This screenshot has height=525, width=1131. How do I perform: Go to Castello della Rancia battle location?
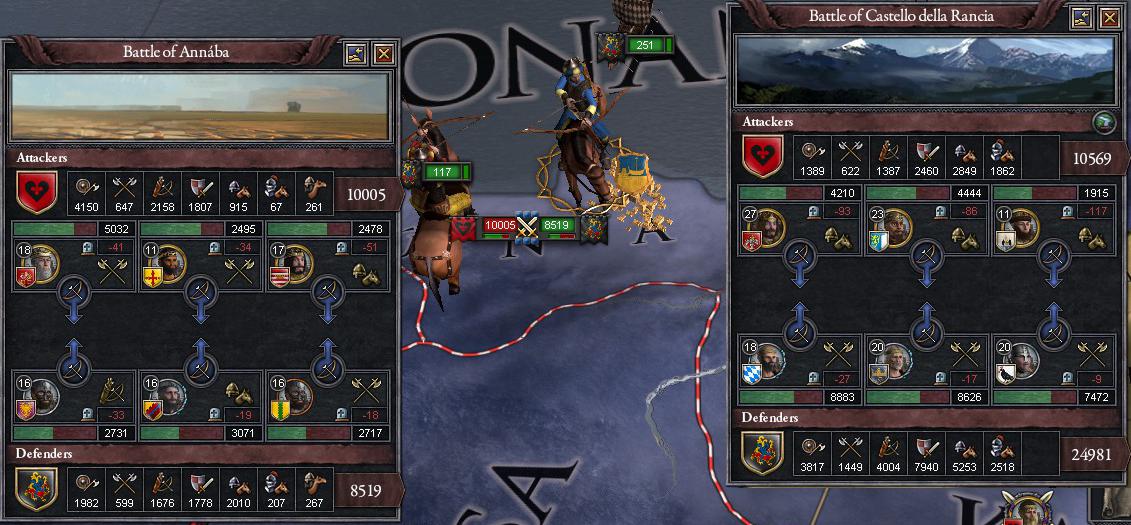(1082, 17)
